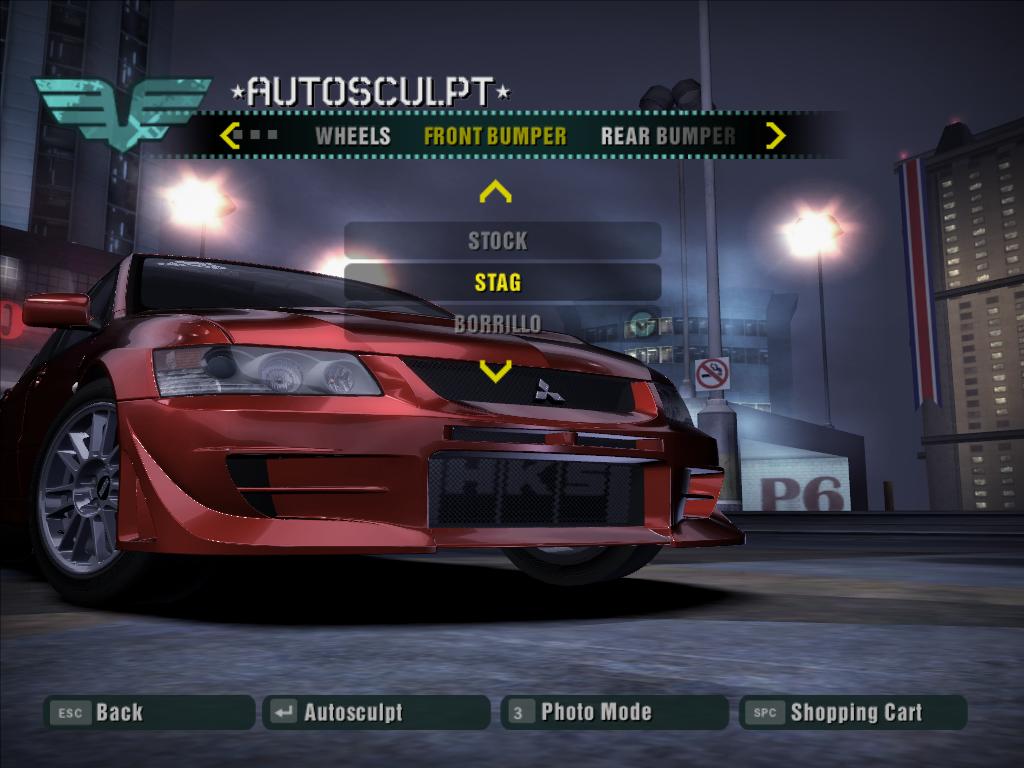Select the Front Bumper category
The width and height of the screenshot is (1024, 768).
click(x=495, y=136)
